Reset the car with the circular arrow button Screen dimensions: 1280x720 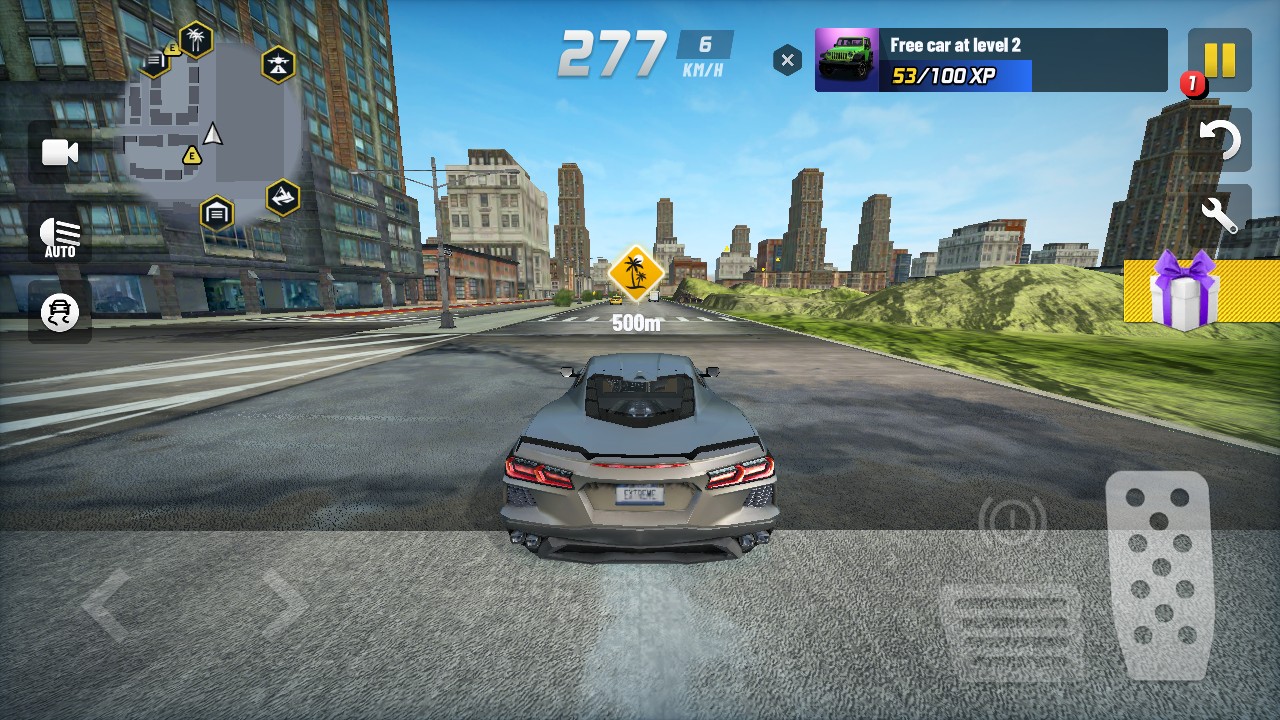tap(1219, 139)
